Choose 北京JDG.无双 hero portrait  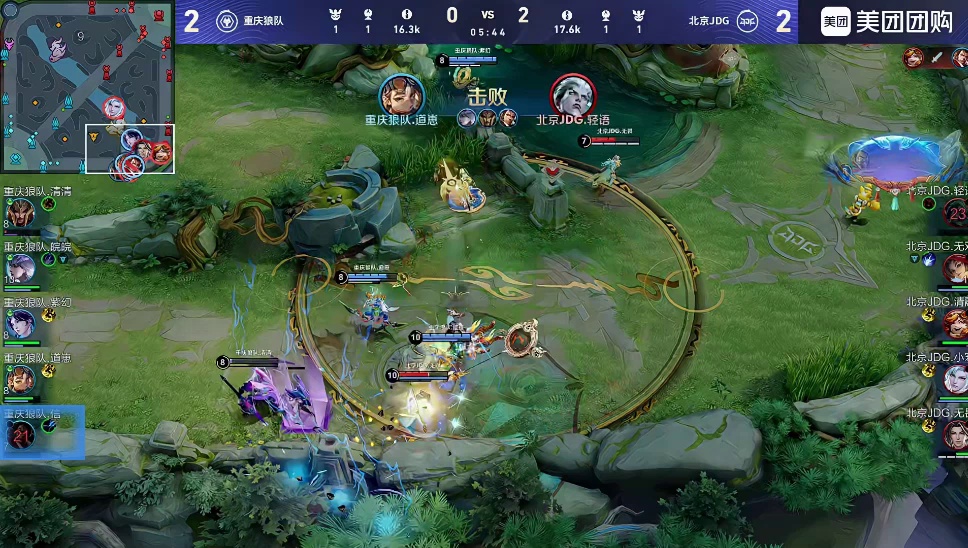pos(955,268)
